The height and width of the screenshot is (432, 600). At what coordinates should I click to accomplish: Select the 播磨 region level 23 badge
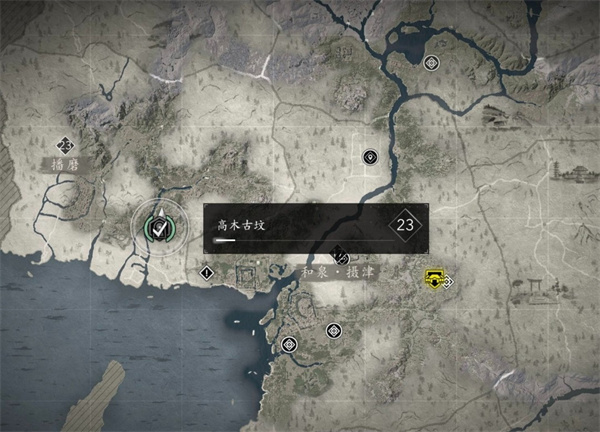[x=66, y=144]
